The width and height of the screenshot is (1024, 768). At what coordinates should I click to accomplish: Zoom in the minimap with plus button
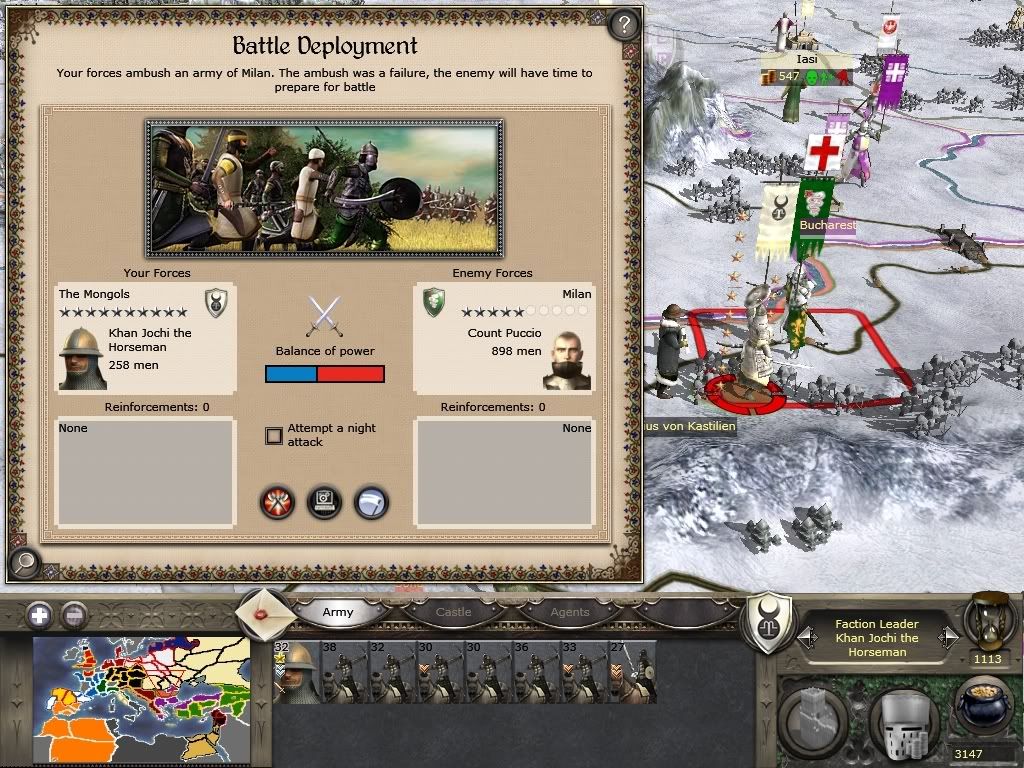pos(39,615)
